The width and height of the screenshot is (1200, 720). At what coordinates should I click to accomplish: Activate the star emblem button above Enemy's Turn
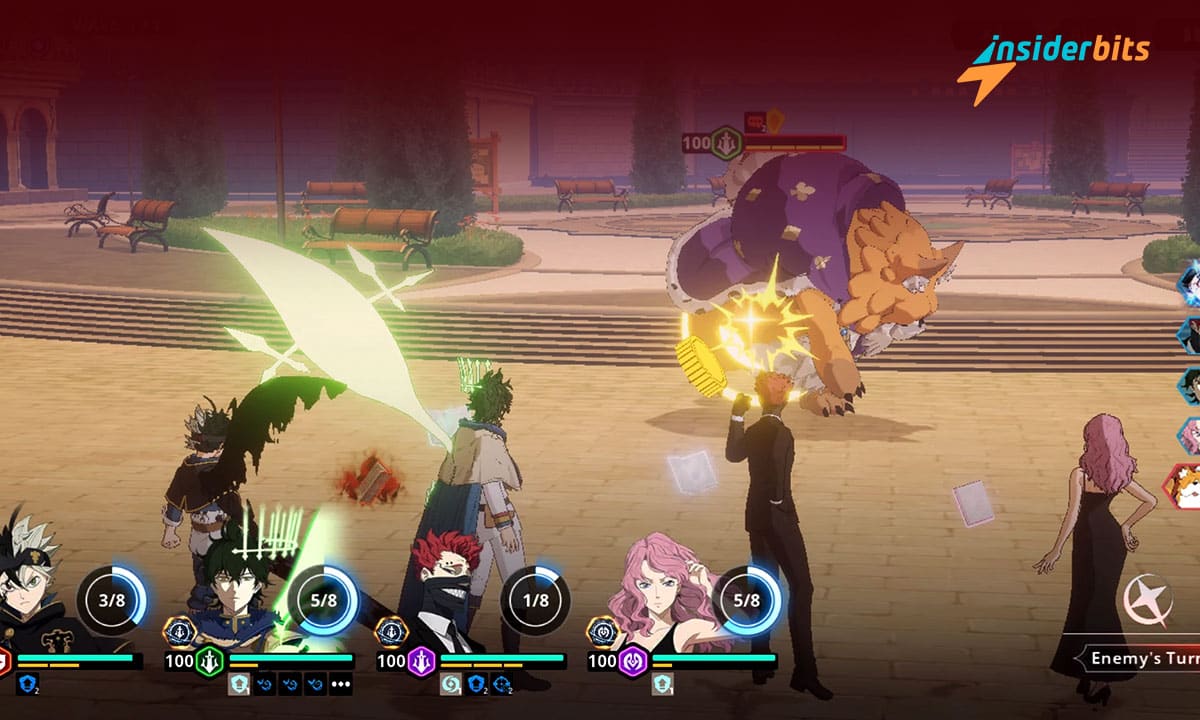[x=1147, y=600]
